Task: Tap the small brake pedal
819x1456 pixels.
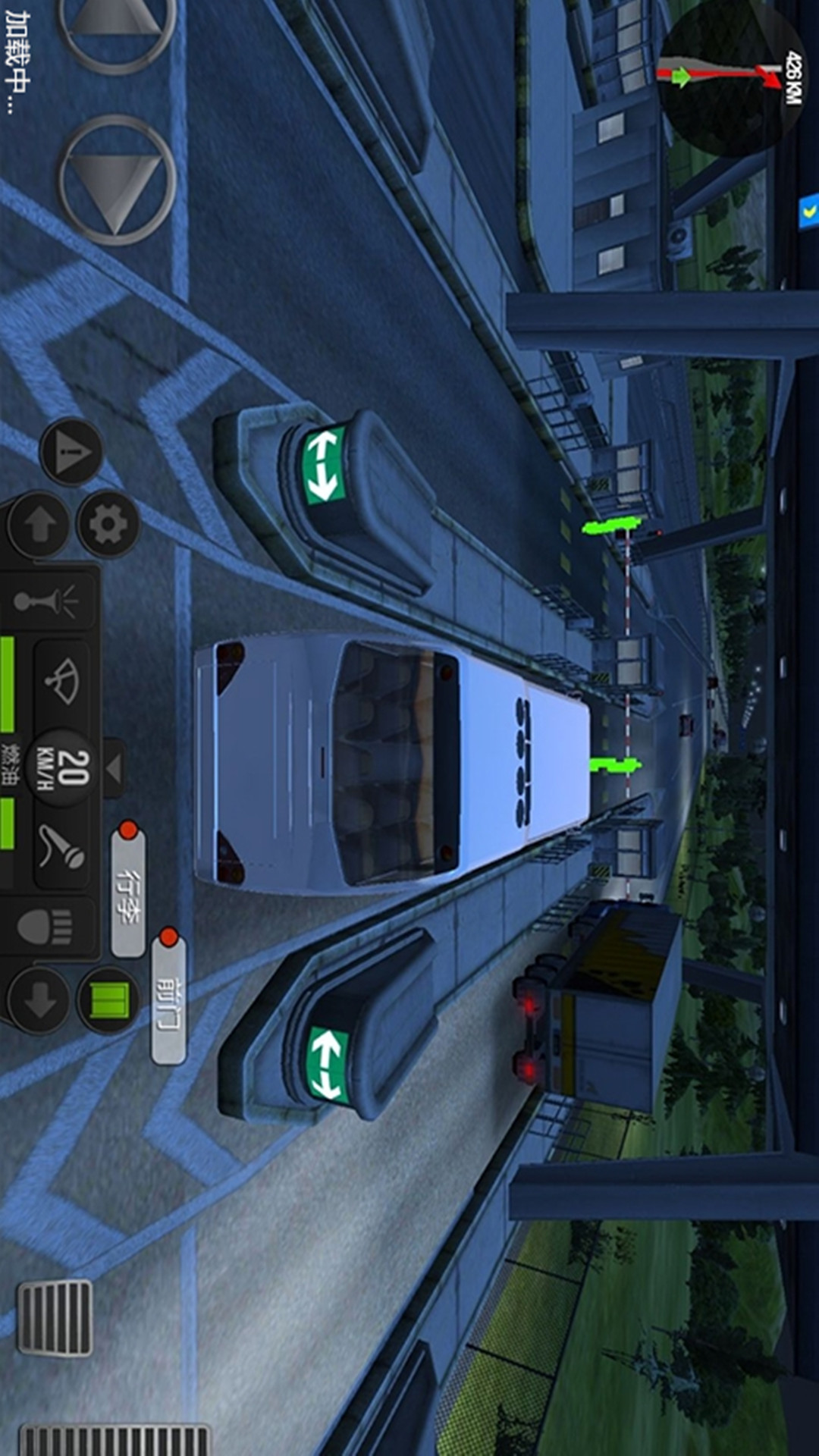Action: pos(55,1317)
